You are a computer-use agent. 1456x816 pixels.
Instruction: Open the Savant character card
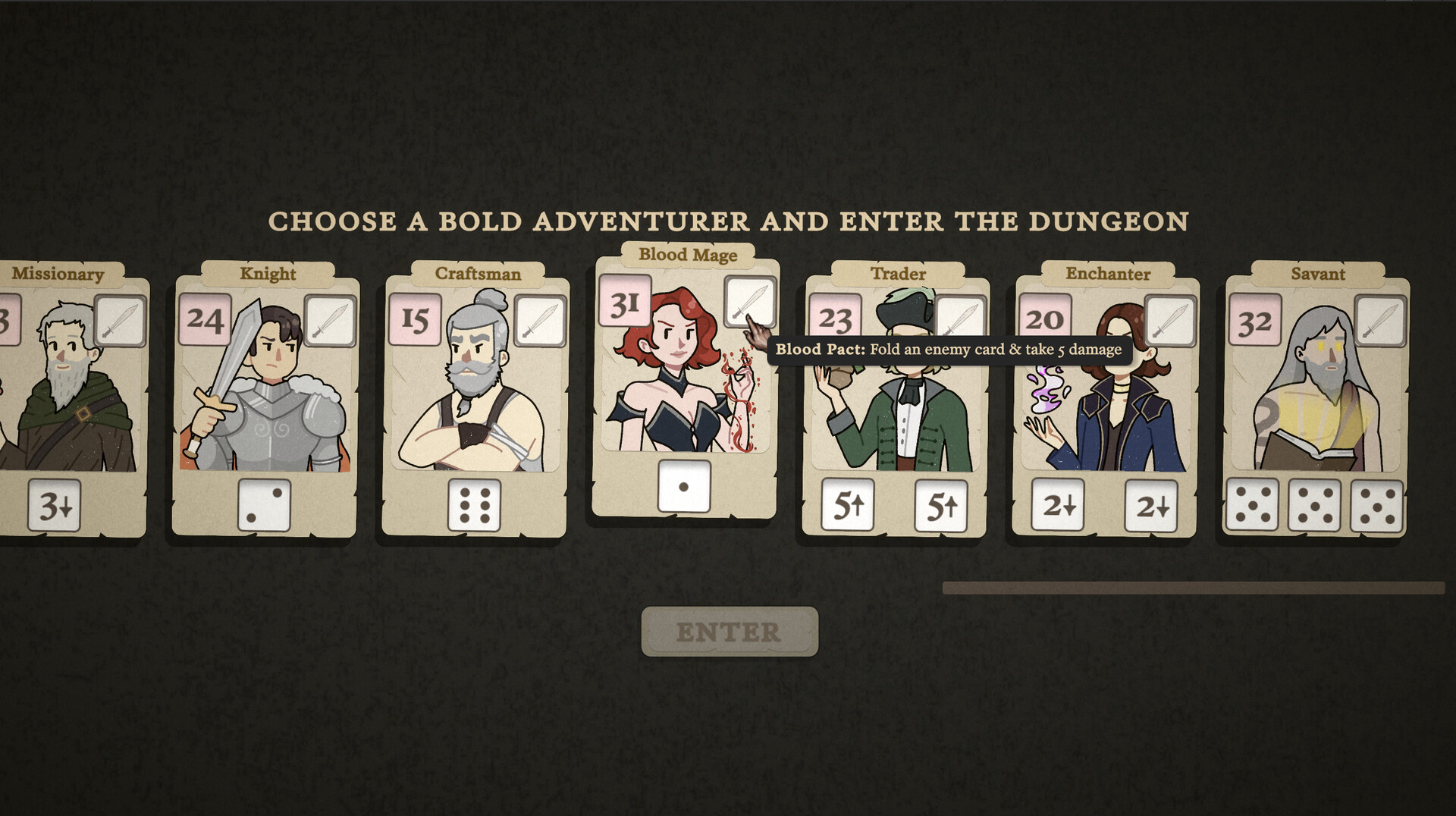(x=1319, y=402)
